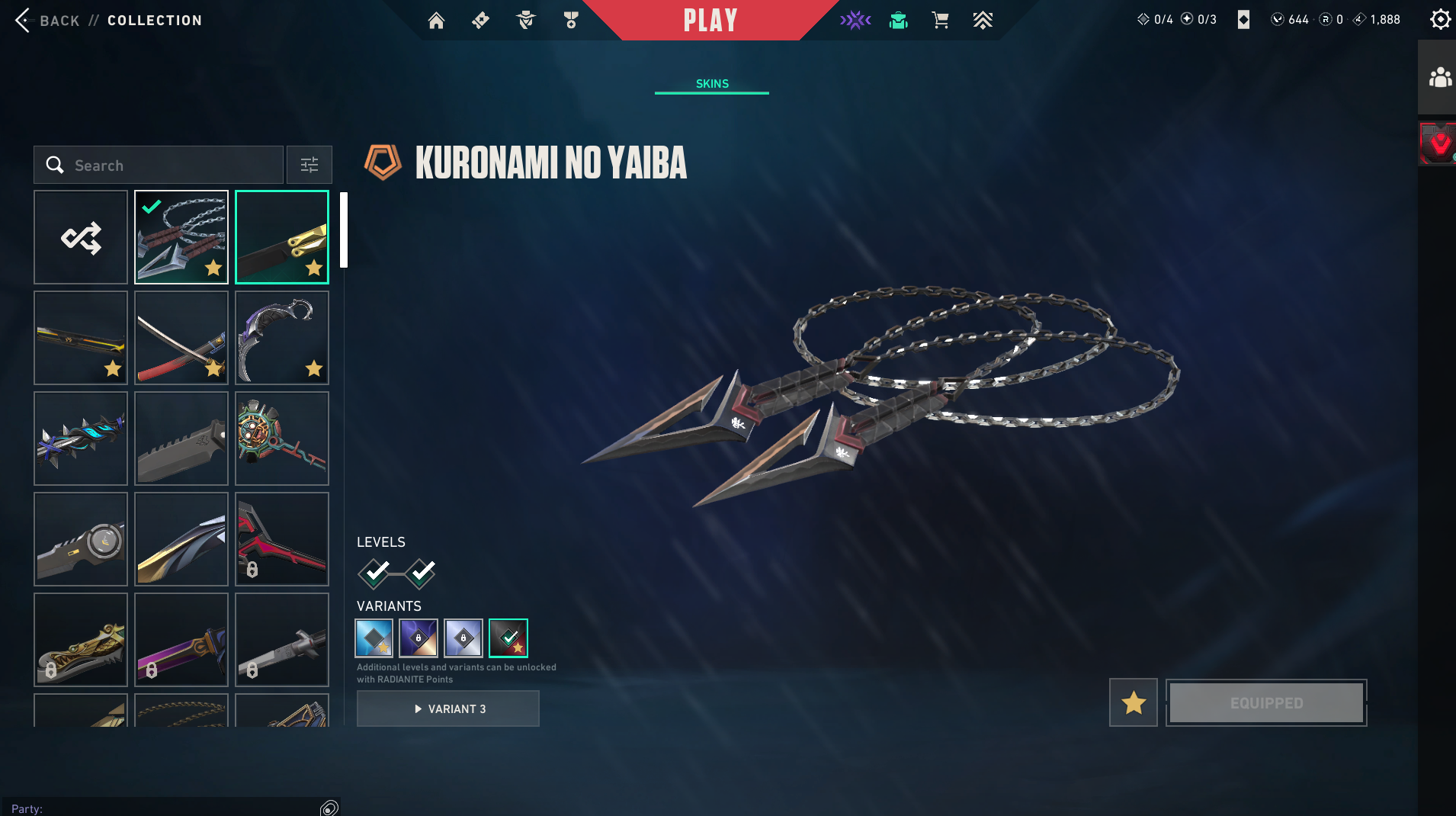Click the Equipped button

tap(1266, 702)
